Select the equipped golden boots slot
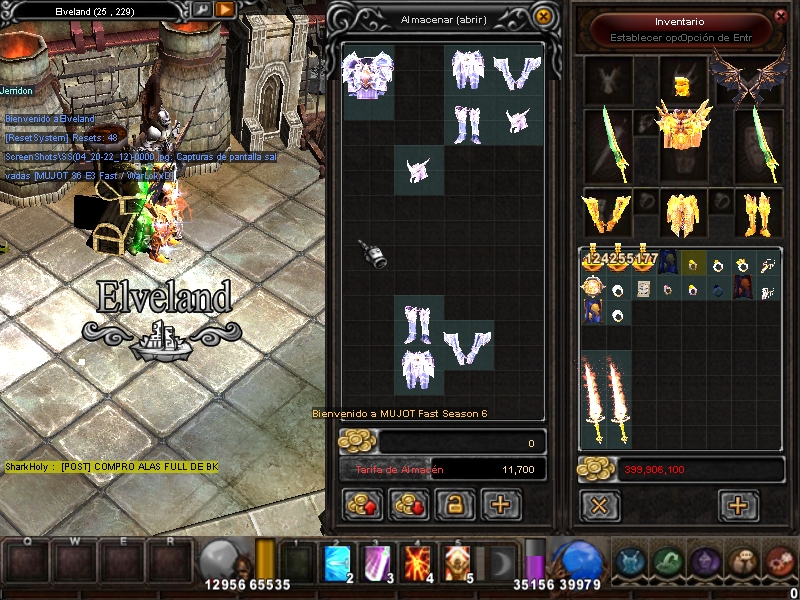Screen dimensions: 800x600 pos(756,212)
